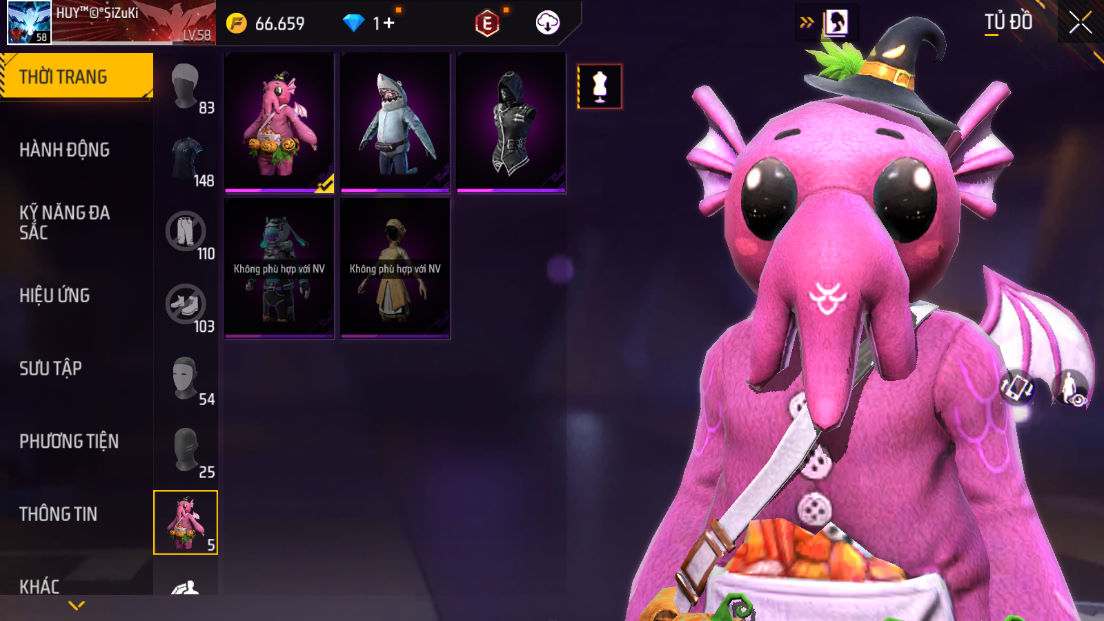Select the shirt subcategory with 148 items
The height and width of the screenshot is (621, 1104).
(x=186, y=160)
